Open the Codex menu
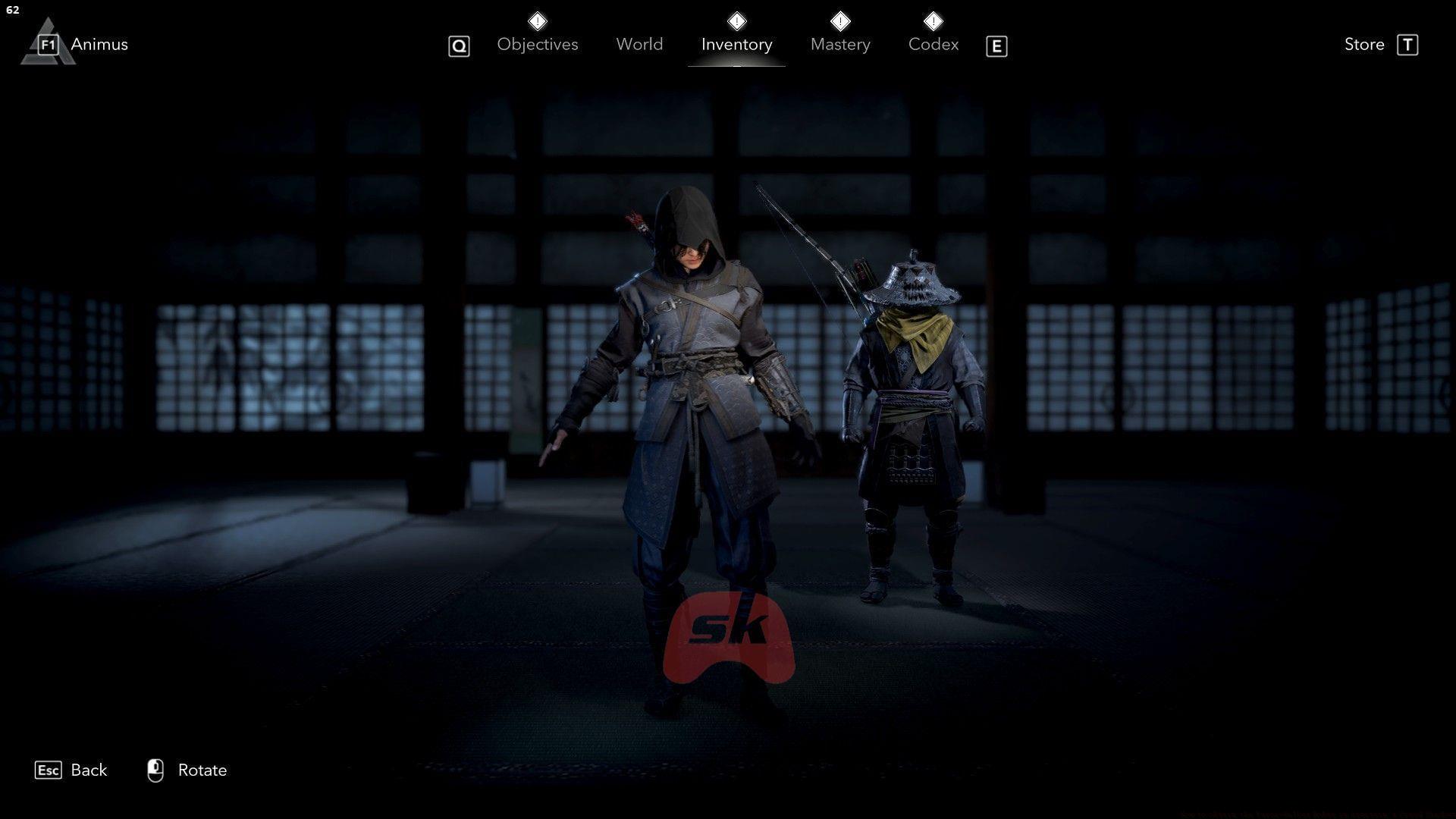The width and height of the screenshot is (1456, 819). coord(934,44)
